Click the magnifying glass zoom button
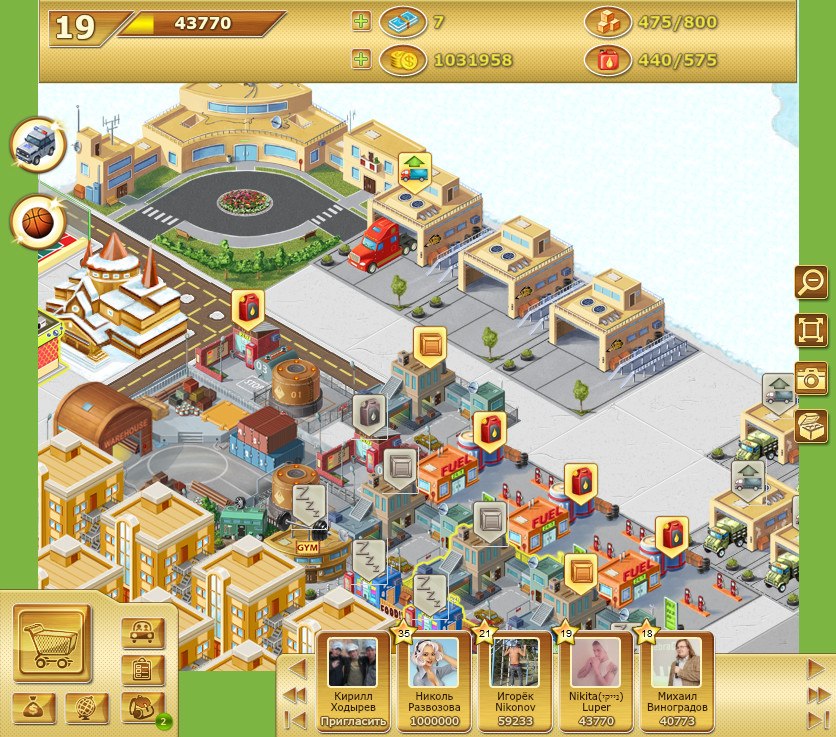Viewport: 836px width, 737px height. point(811,282)
